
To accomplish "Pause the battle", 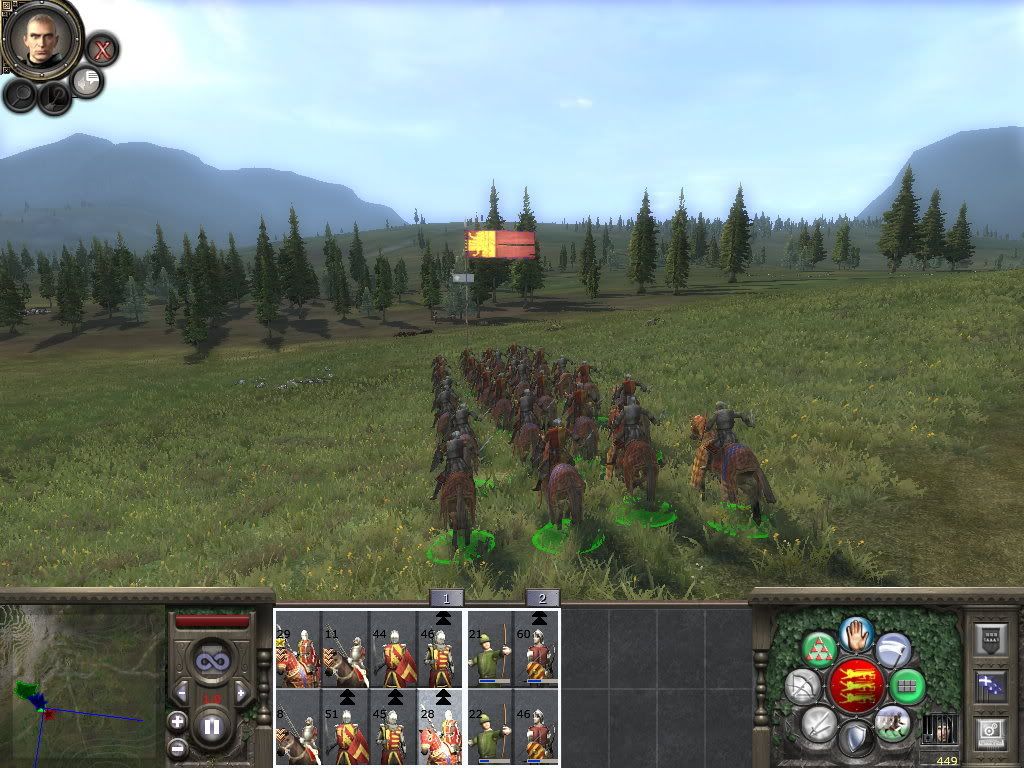I will 211,725.
